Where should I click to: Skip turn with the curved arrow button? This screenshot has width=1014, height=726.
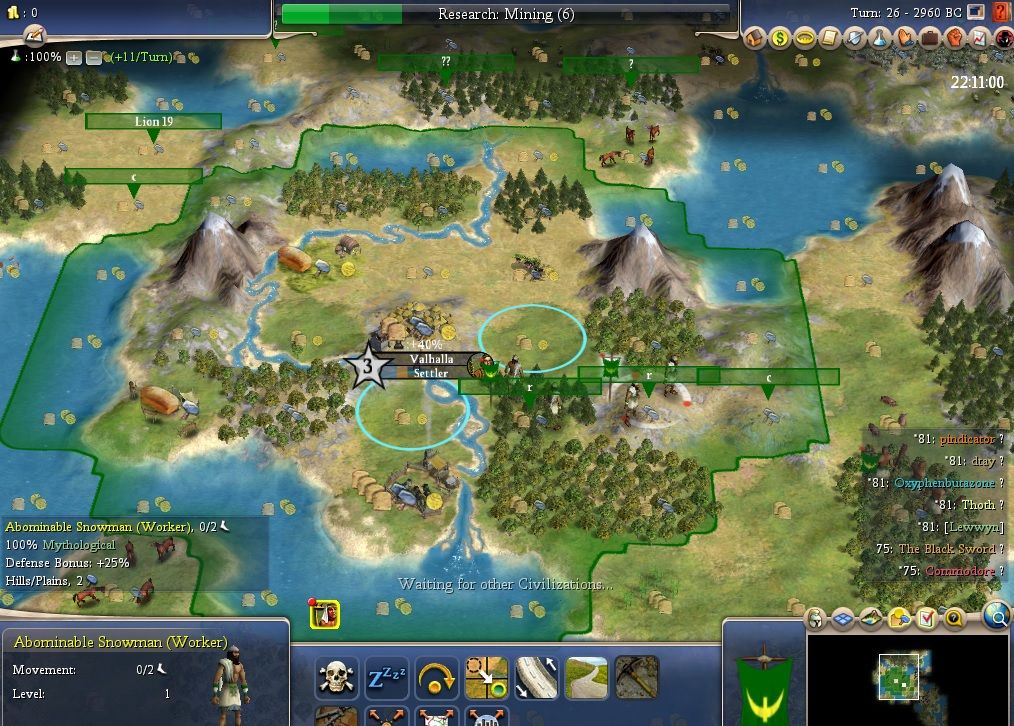(x=436, y=678)
